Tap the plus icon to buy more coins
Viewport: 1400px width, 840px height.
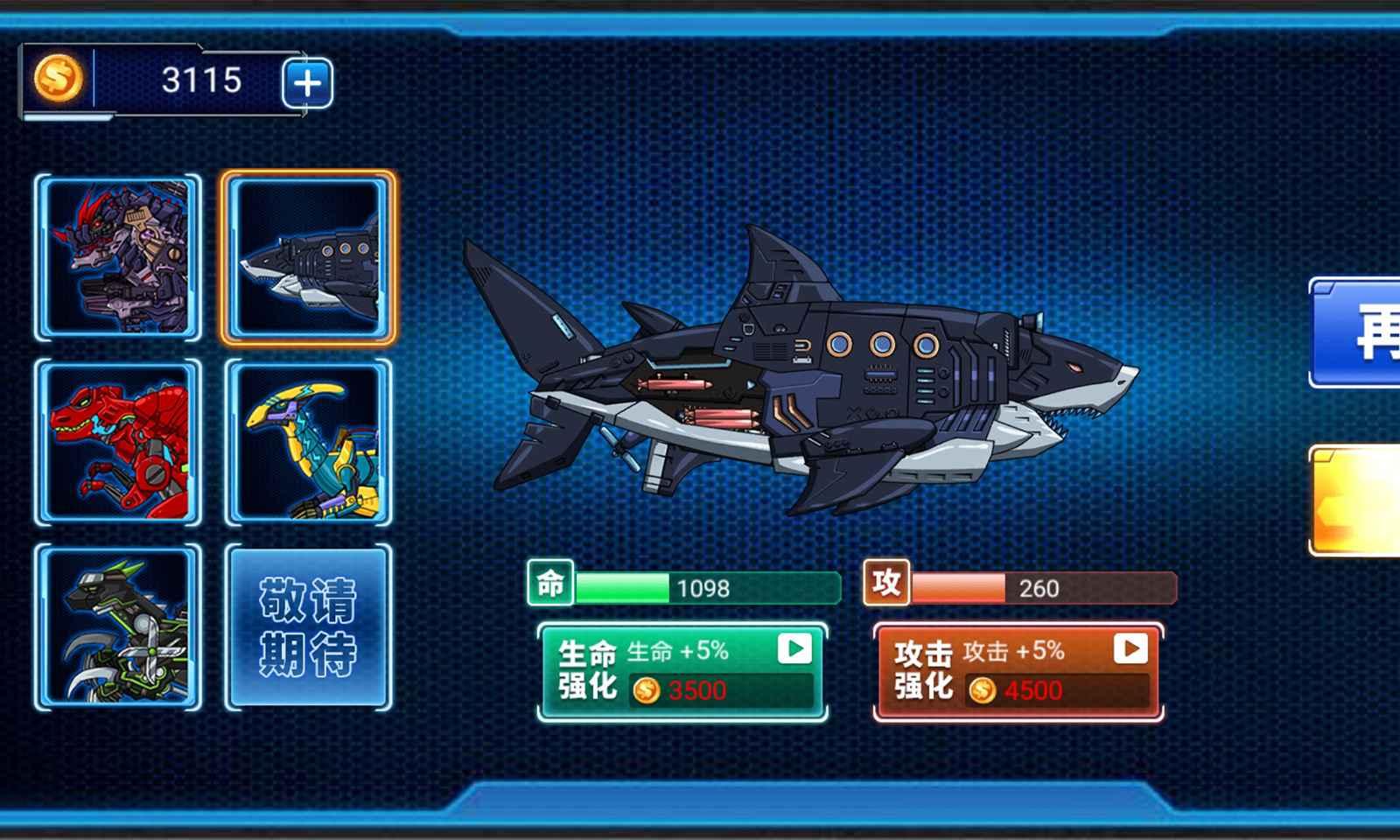pyautogui.click(x=308, y=83)
